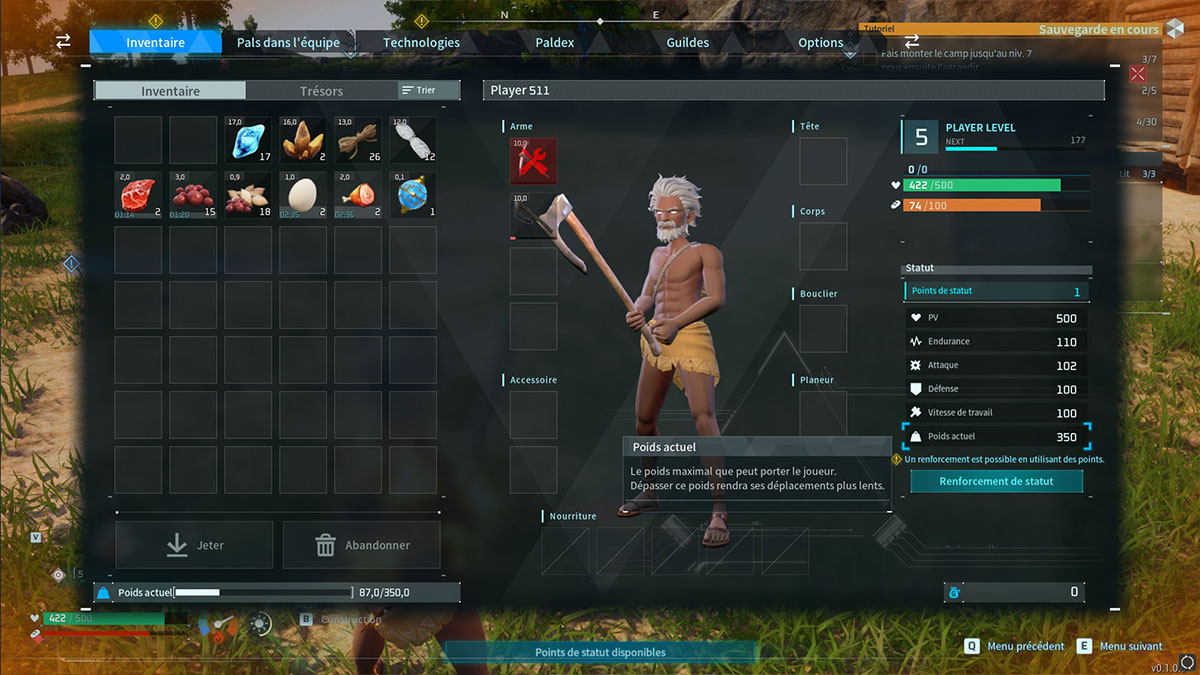Click the broken red tool weapon slot
1200x675 pixels.
point(534,161)
